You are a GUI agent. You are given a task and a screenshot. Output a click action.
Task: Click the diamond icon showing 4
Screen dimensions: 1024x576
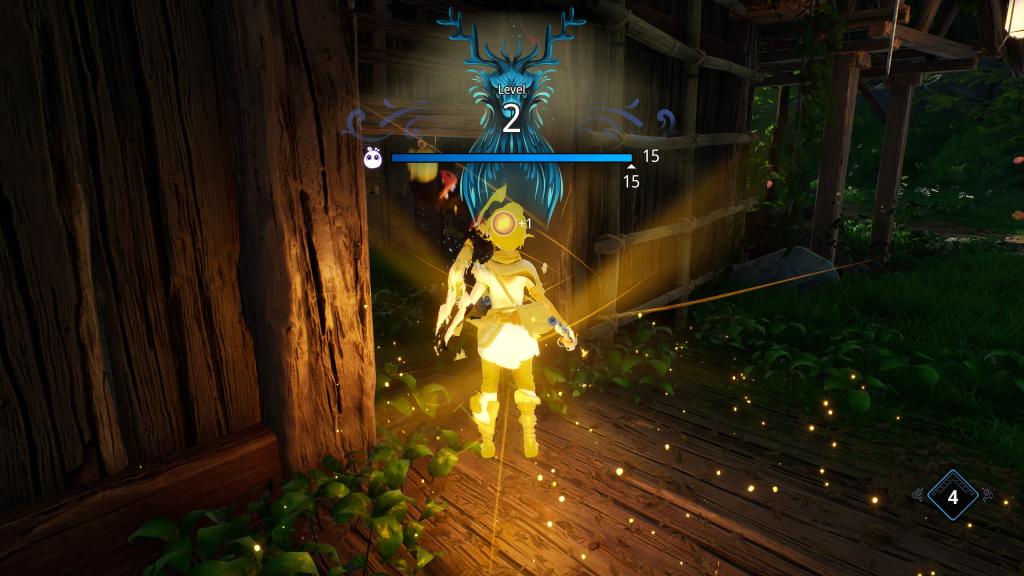point(951,496)
